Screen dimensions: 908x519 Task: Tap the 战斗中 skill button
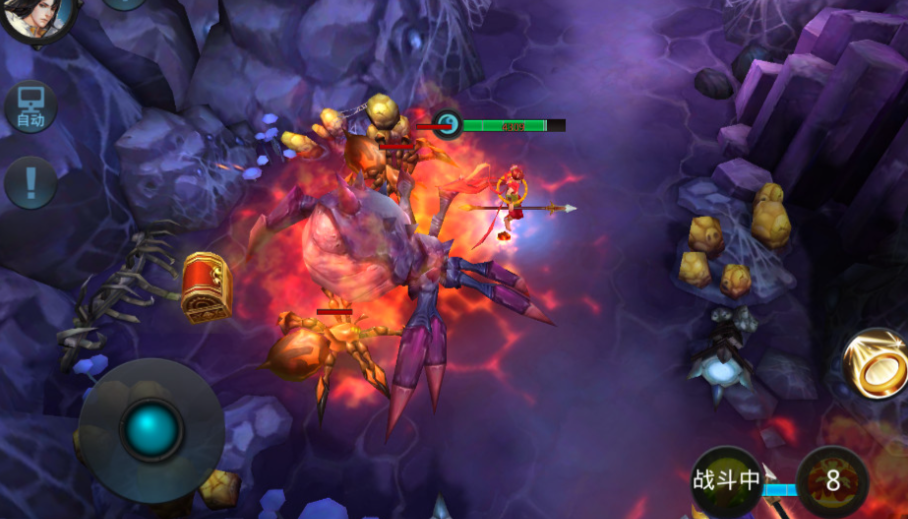coord(727,481)
